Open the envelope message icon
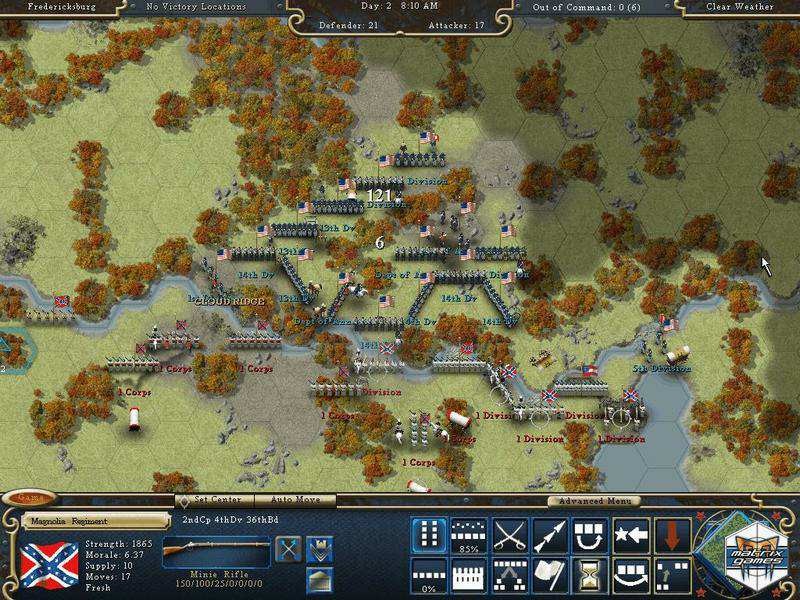Image resolution: width=800 pixels, height=600 pixels. [x=320, y=578]
